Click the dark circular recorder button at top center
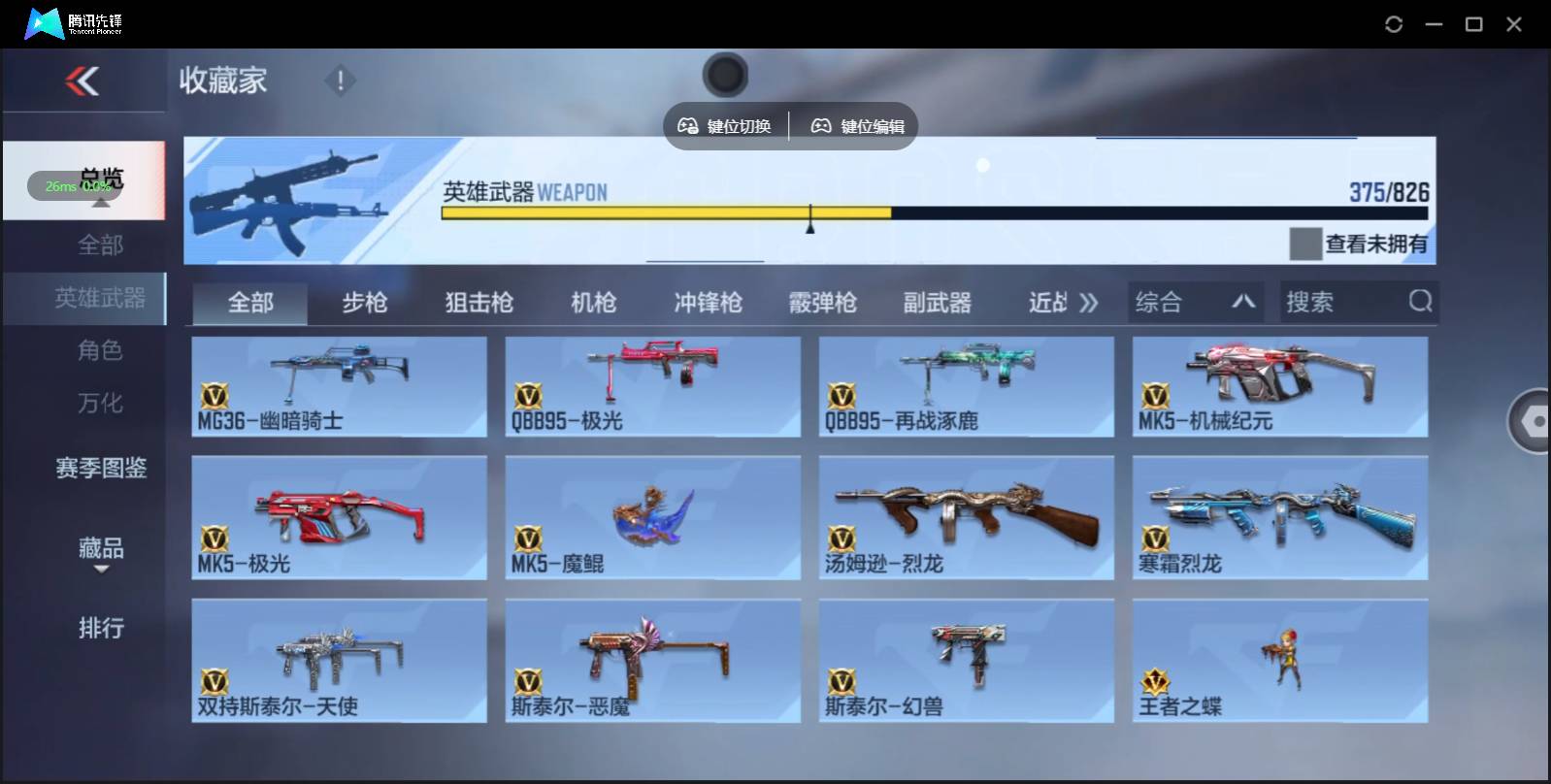 click(x=725, y=75)
